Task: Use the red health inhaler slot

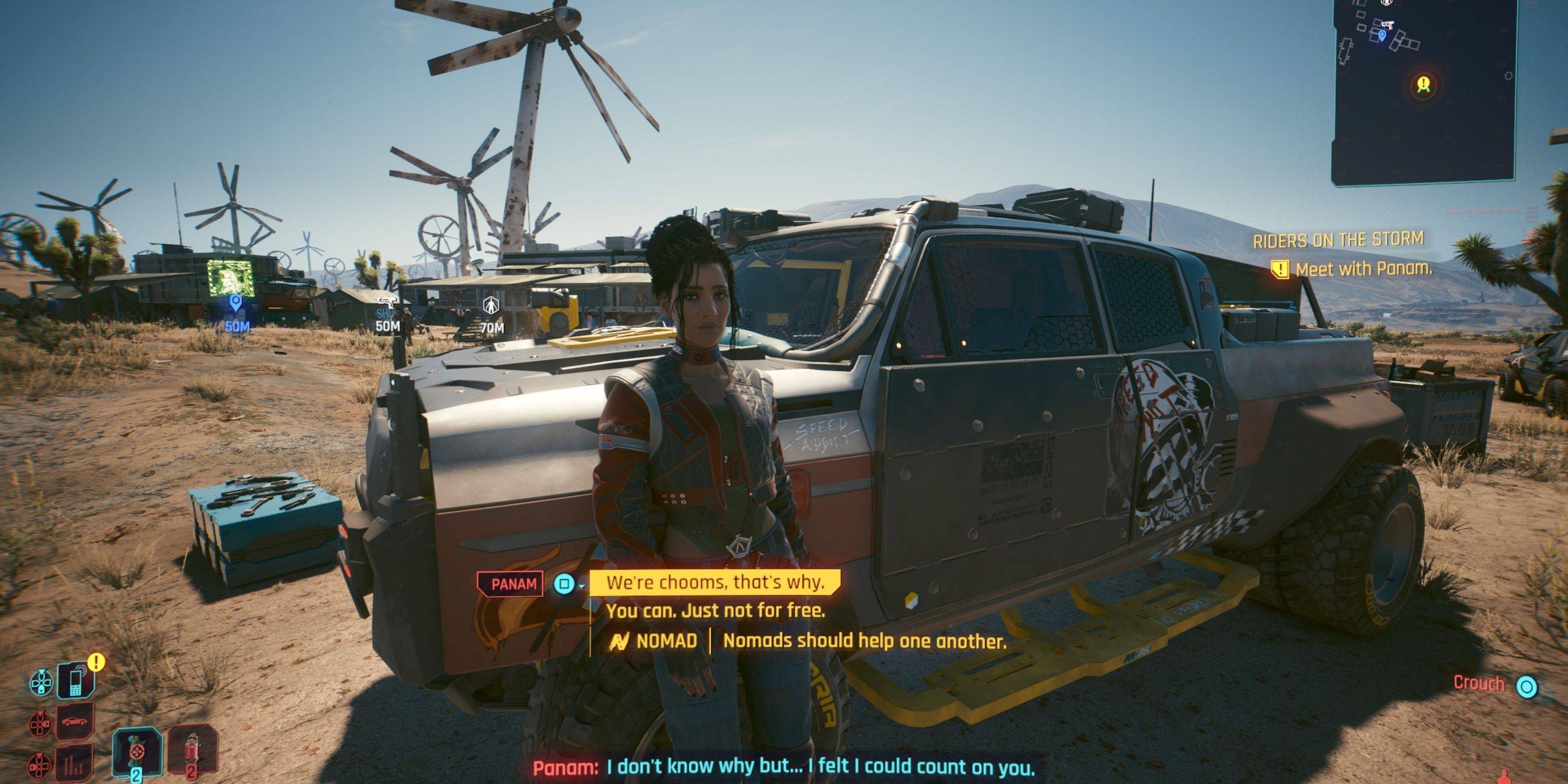Action: [192, 751]
